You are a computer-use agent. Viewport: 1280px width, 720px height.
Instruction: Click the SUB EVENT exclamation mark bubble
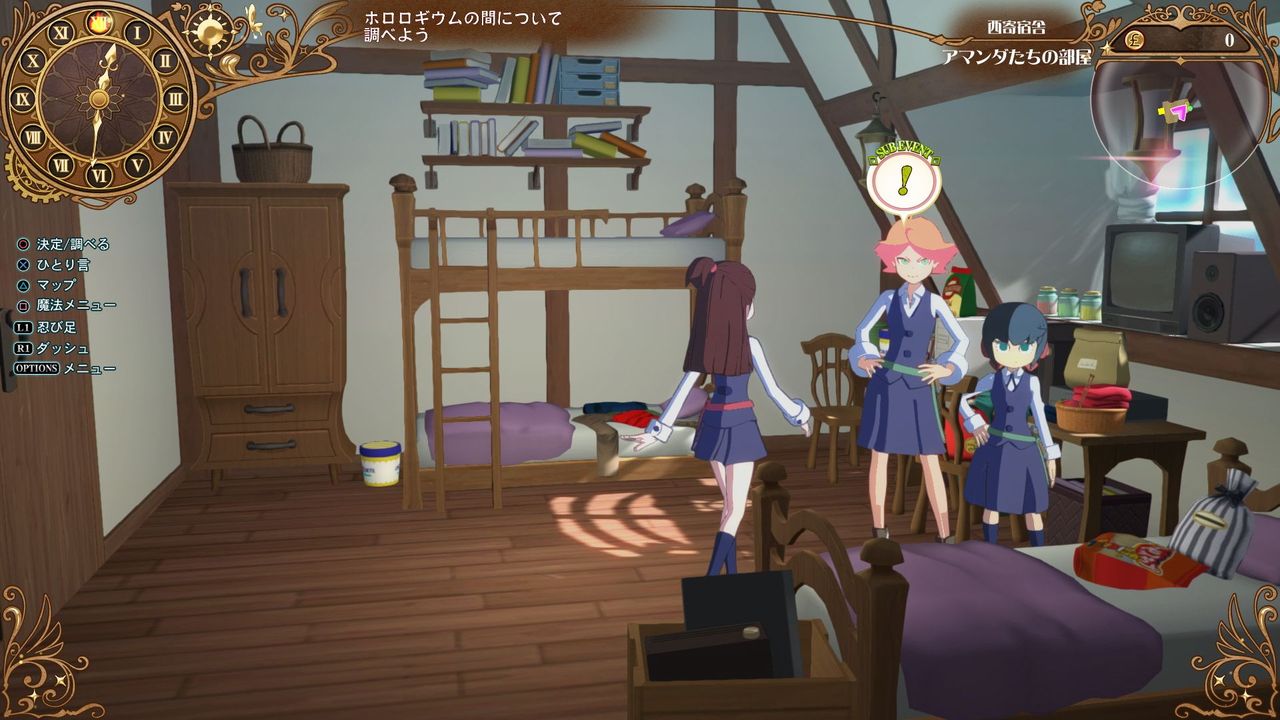tap(905, 183)
